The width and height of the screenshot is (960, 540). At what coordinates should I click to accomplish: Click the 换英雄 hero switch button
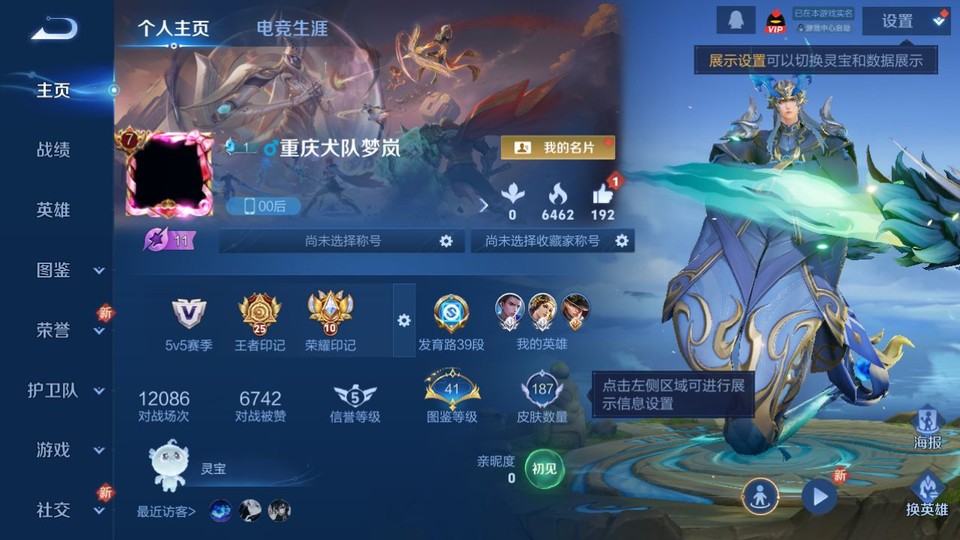[927, 496]
